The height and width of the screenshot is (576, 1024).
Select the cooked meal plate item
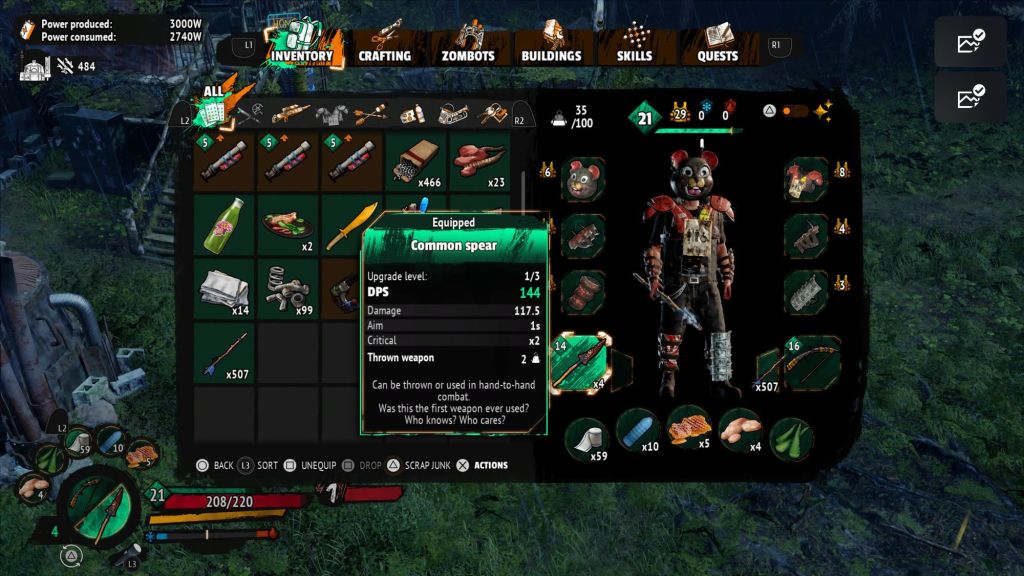[x=287, y=225]
